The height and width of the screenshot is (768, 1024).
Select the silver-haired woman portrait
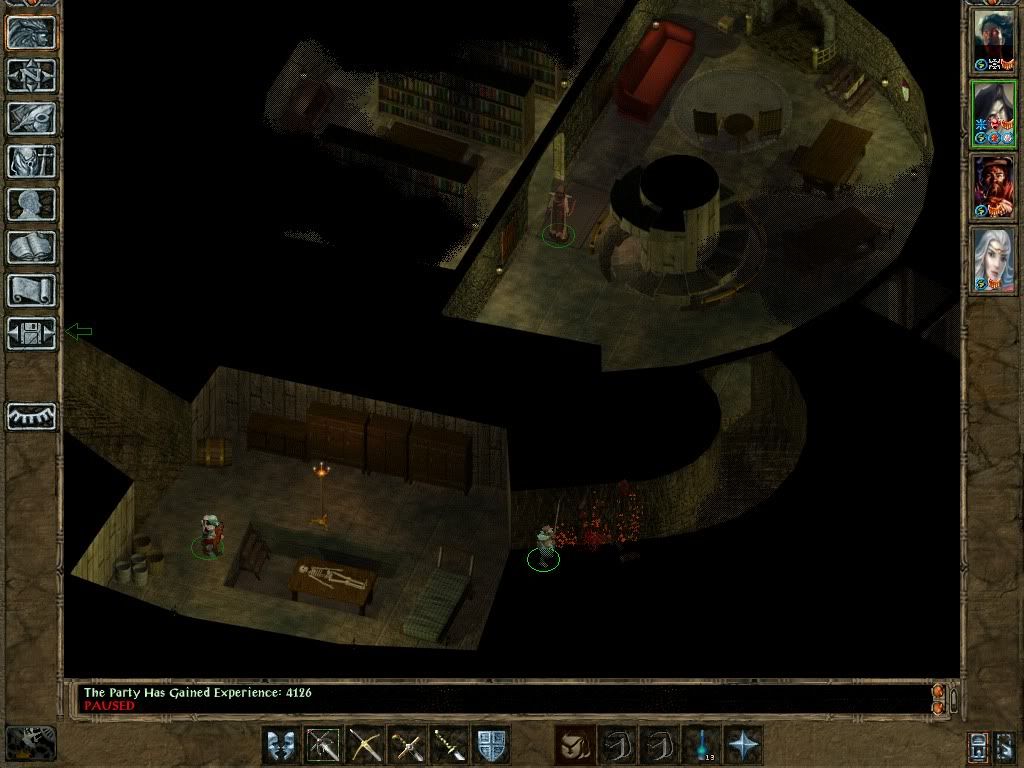(x=994, y=258)
